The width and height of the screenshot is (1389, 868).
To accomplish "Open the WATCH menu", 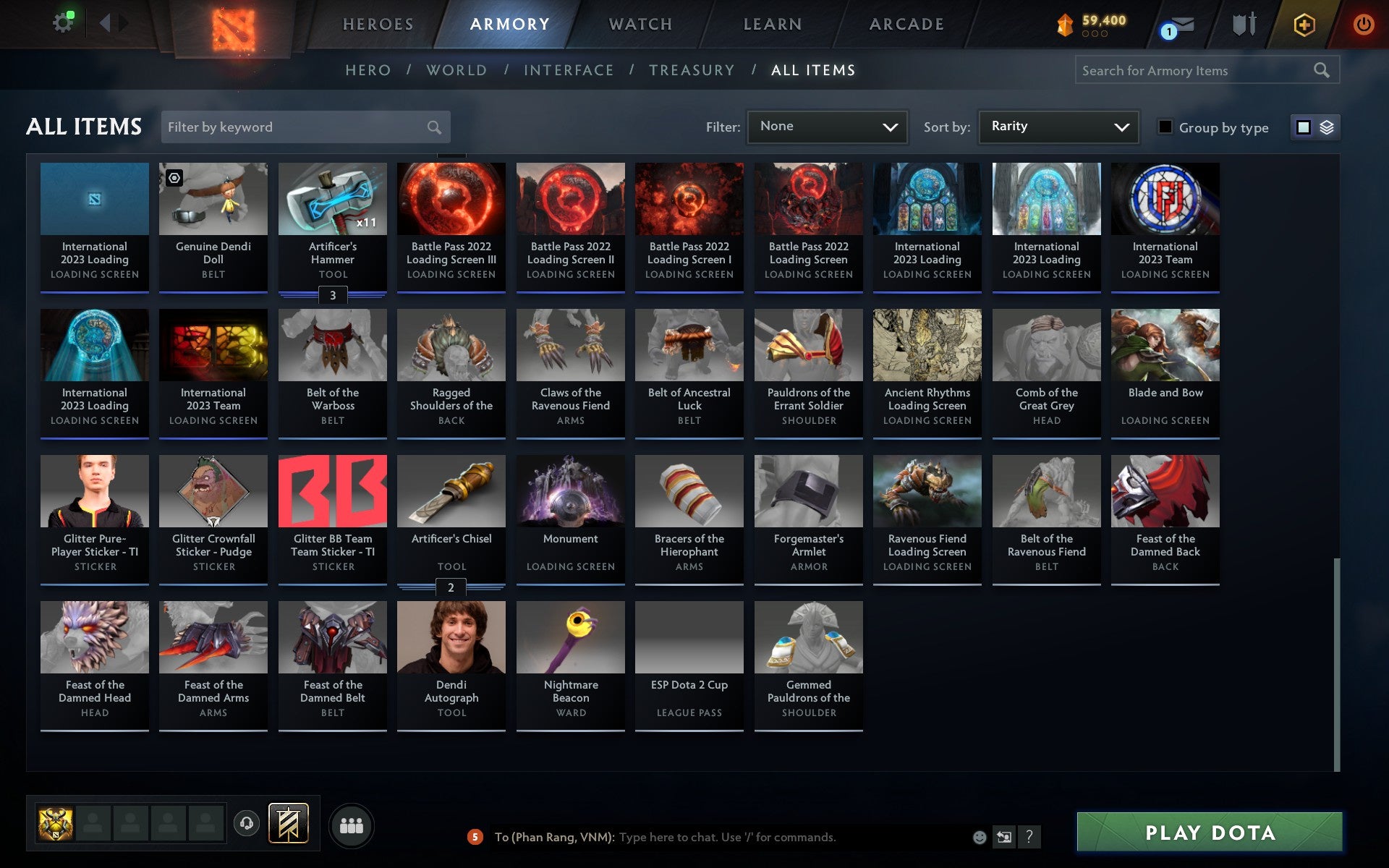I will (640, 24).
